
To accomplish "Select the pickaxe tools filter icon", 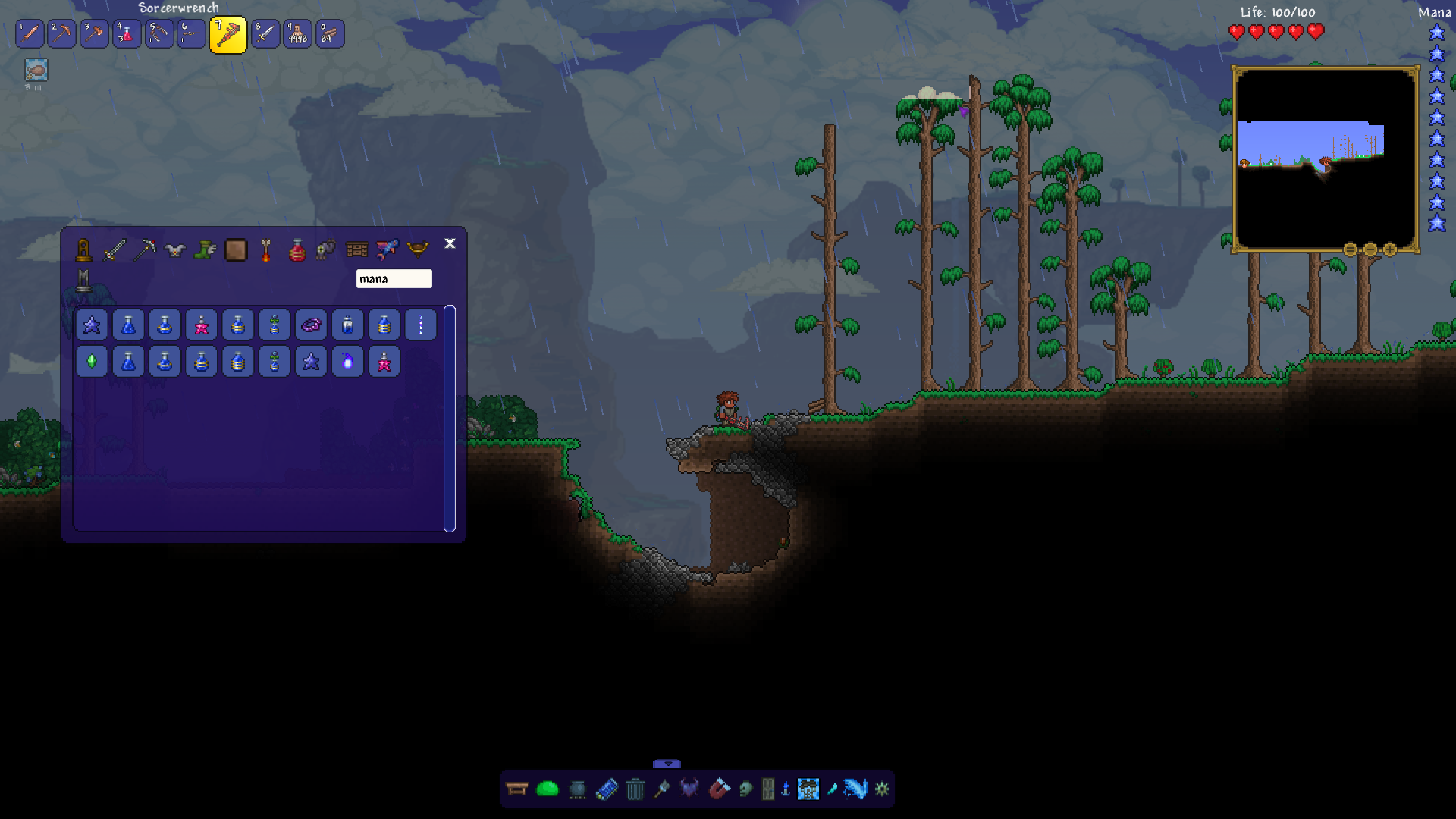I will coord(144,250).
